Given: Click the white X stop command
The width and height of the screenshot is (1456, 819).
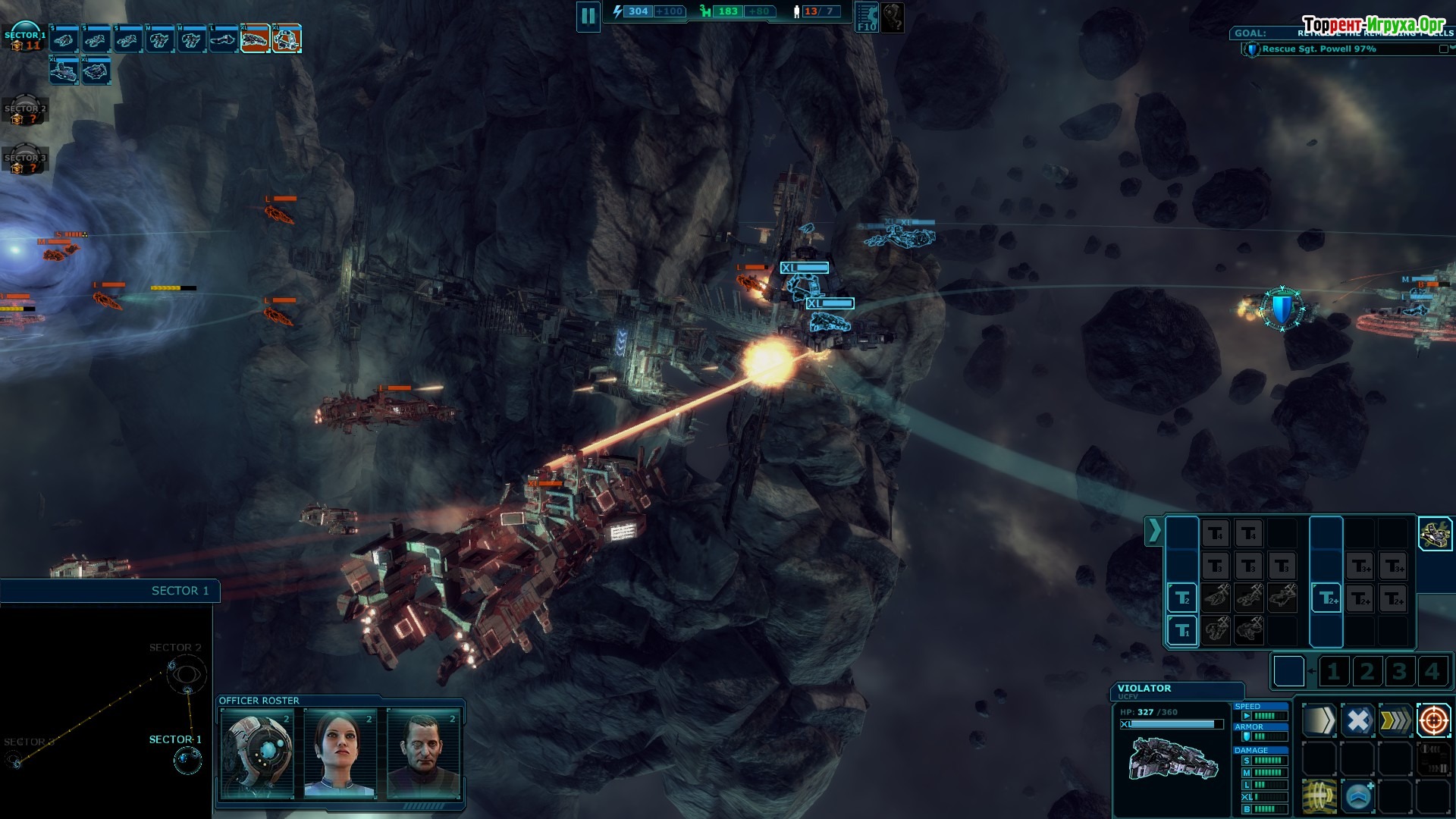Looking at the screenshot, I should (1357, 720).
